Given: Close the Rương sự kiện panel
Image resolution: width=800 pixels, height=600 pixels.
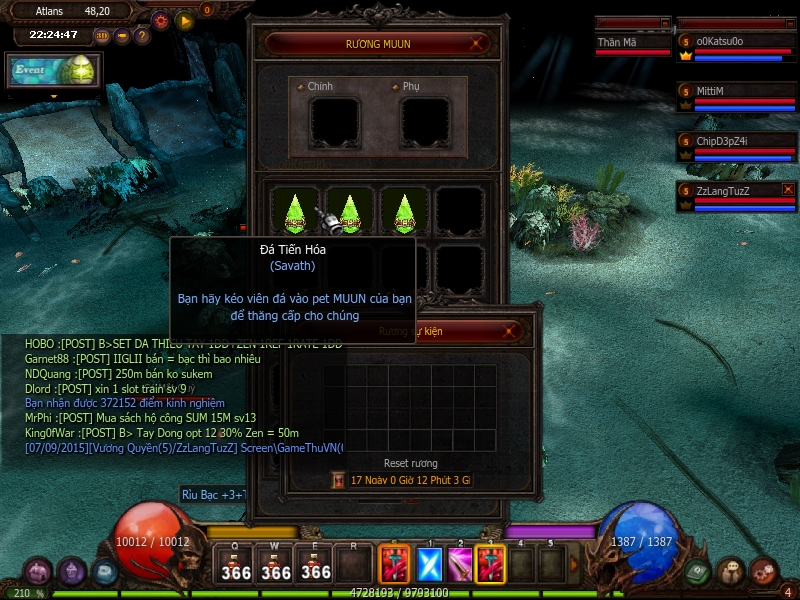Looking at the screenshot, I should point(510,330).
